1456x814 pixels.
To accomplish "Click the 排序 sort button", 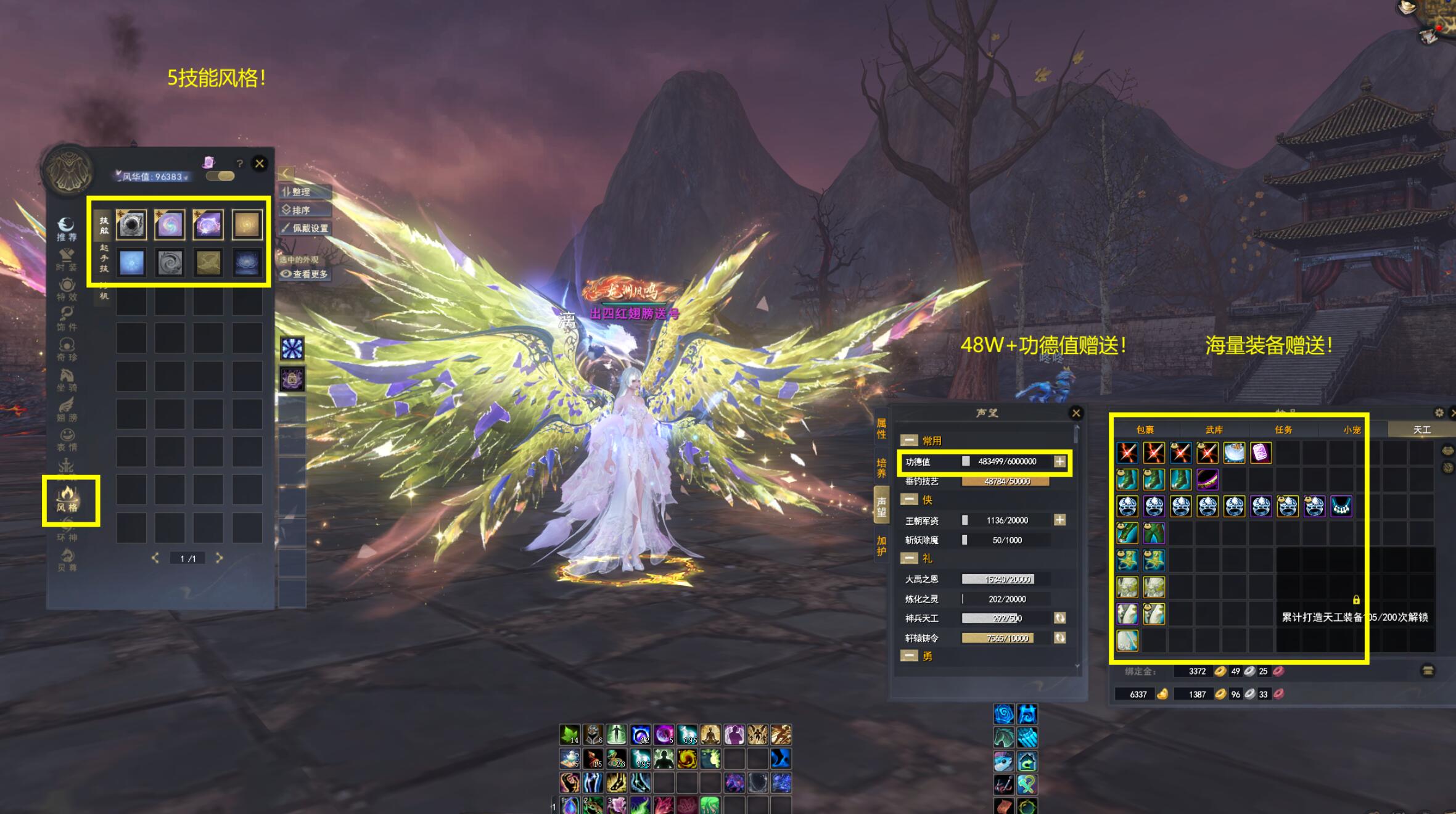I will [305, 210].
